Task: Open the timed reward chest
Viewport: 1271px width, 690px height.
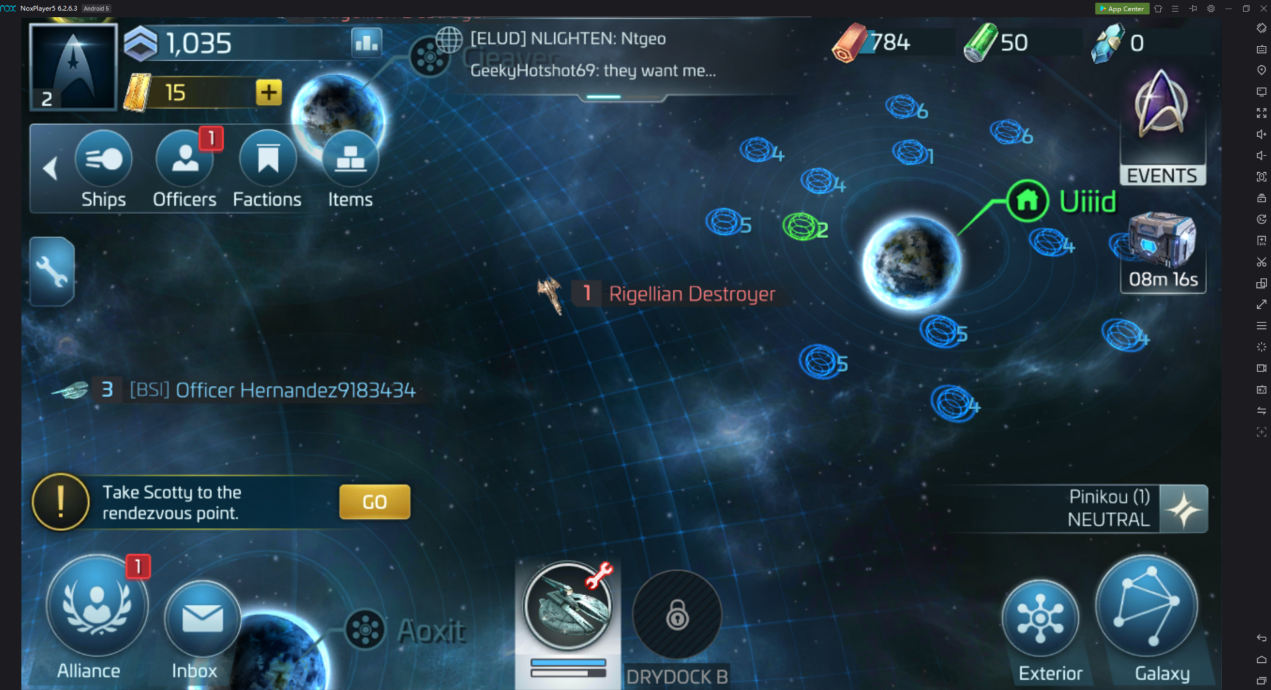Action: click(x=1163, y=252)
